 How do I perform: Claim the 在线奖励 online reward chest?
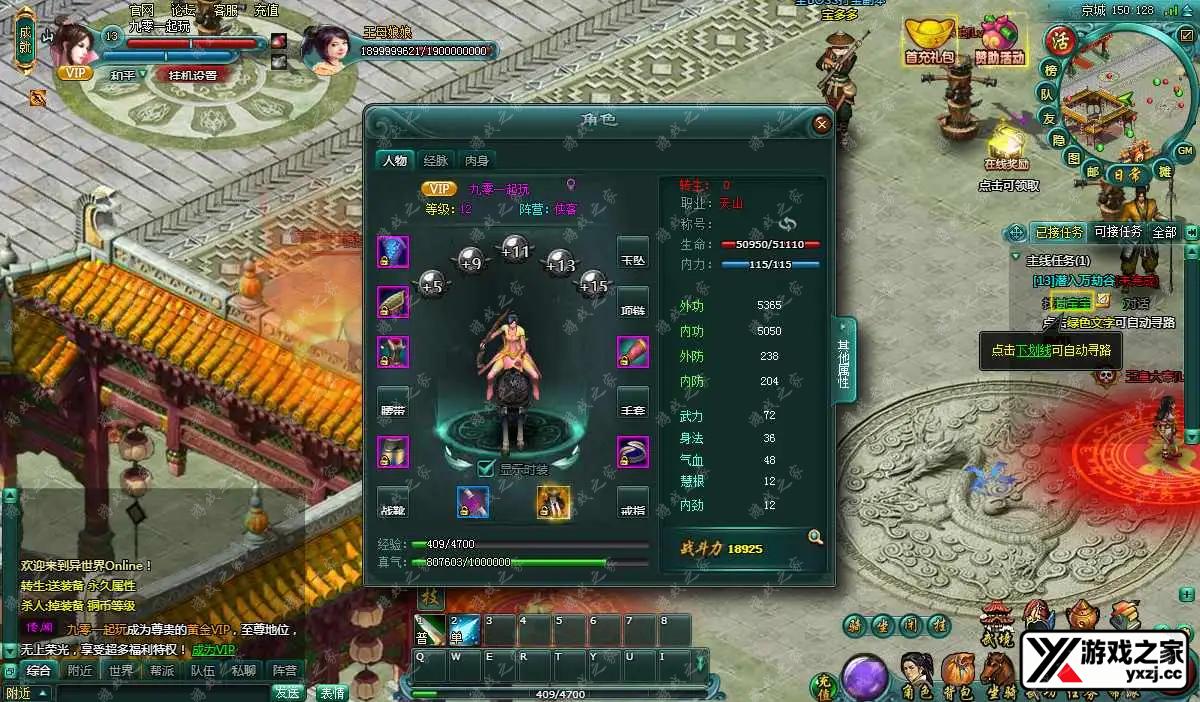pos(1006,147)
